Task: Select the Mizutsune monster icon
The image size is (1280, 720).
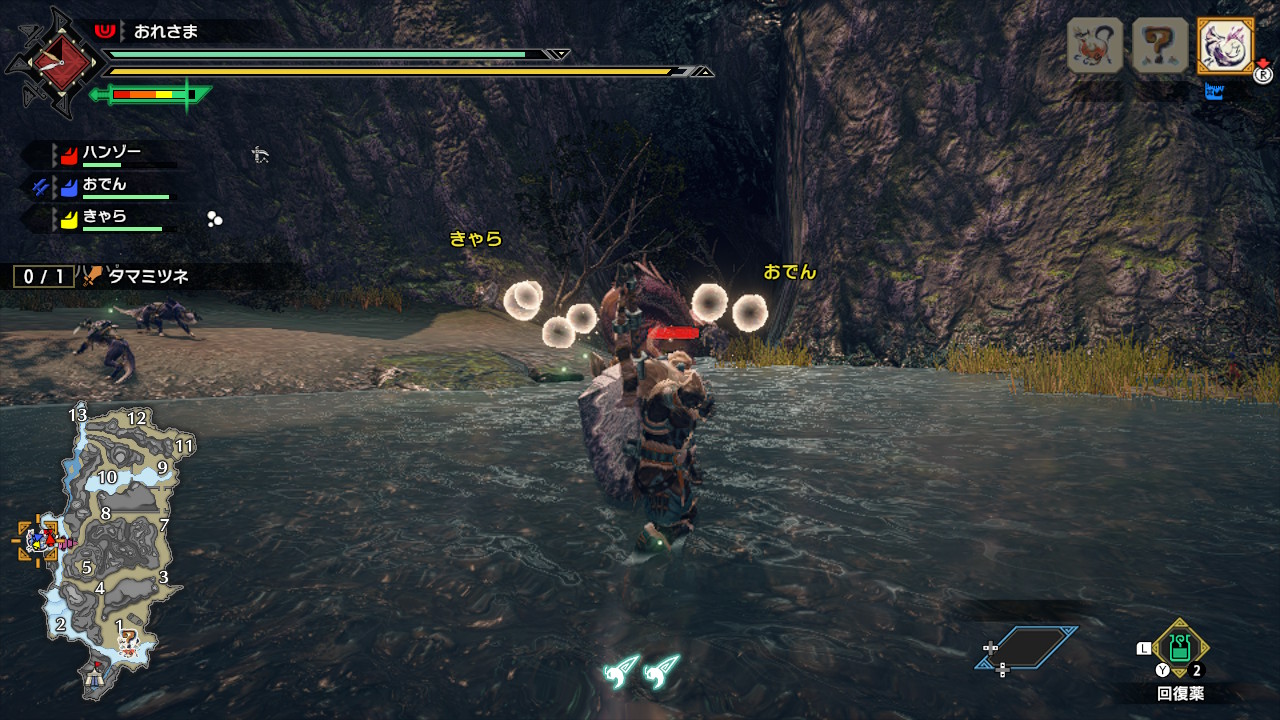Action: [1225, 45]
